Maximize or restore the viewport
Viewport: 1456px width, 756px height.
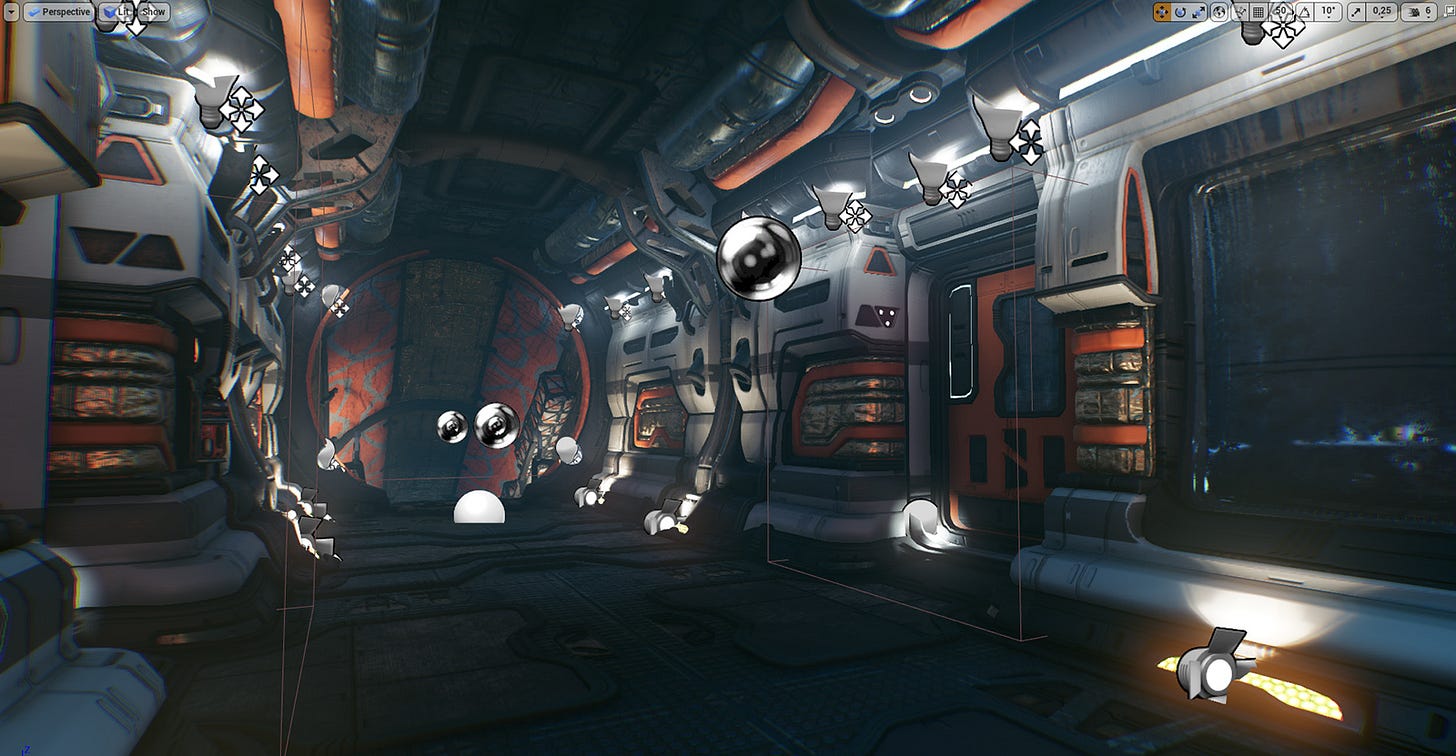click(1449, 12)
